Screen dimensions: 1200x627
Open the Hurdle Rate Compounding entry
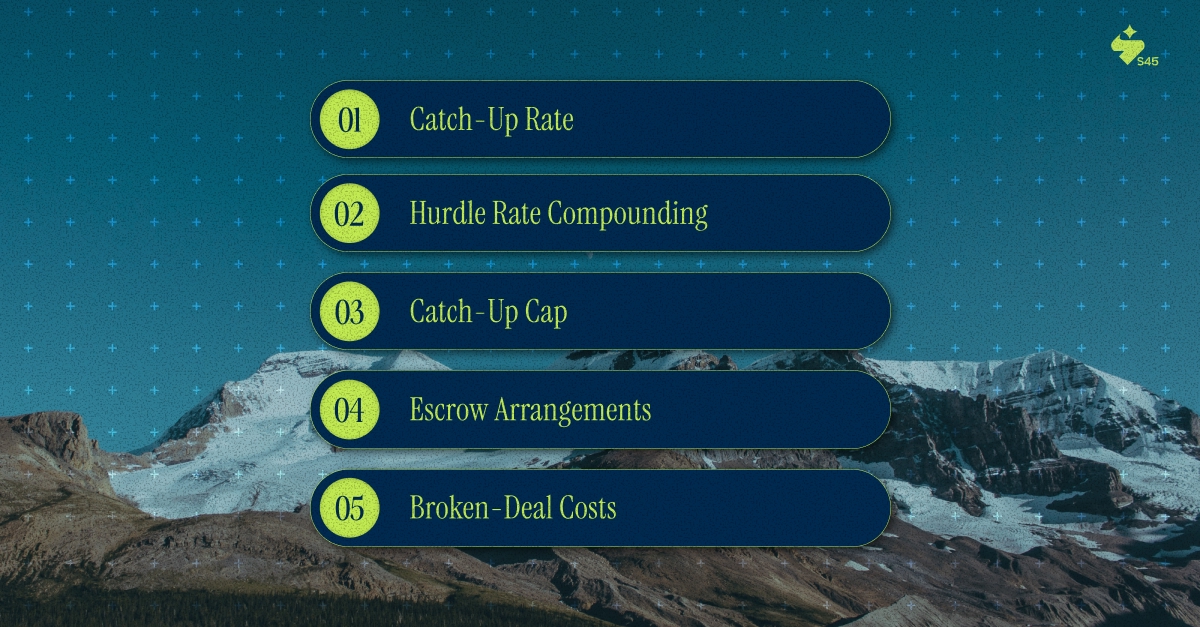click(x=599, y=214)
